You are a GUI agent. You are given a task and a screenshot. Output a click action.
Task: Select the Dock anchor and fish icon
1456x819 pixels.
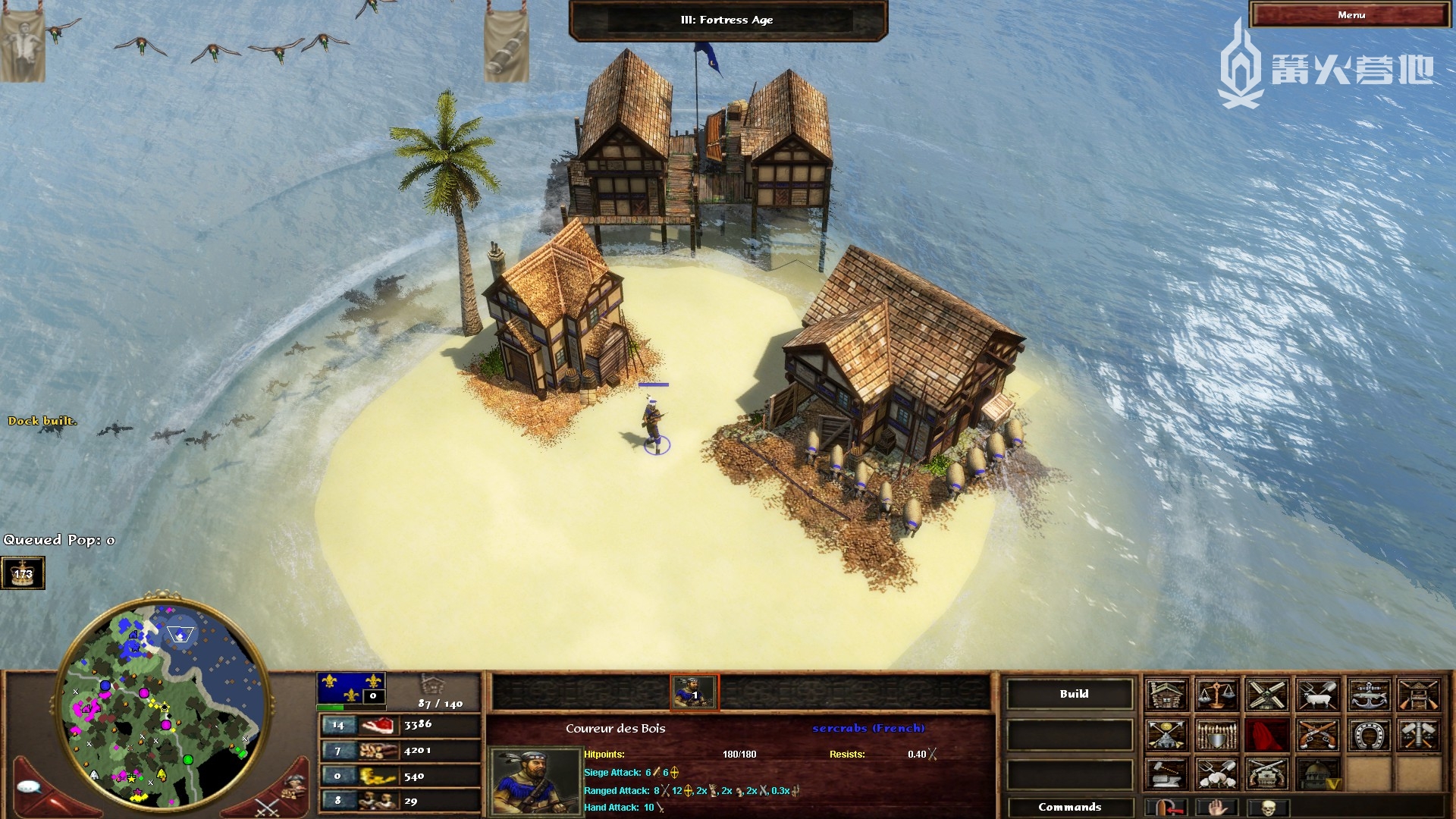pyautogui.click(x=1369, y=695)
